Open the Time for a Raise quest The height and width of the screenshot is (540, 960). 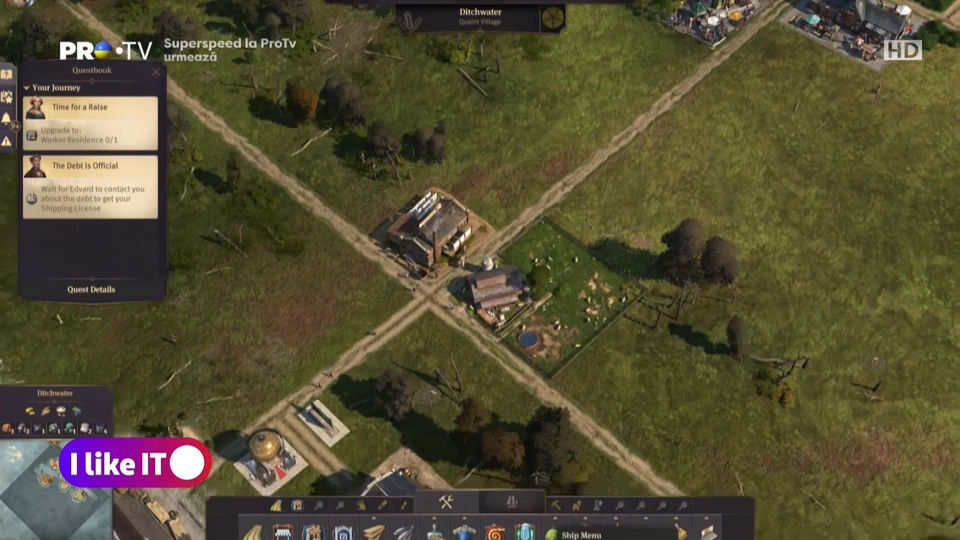(90, 107)
